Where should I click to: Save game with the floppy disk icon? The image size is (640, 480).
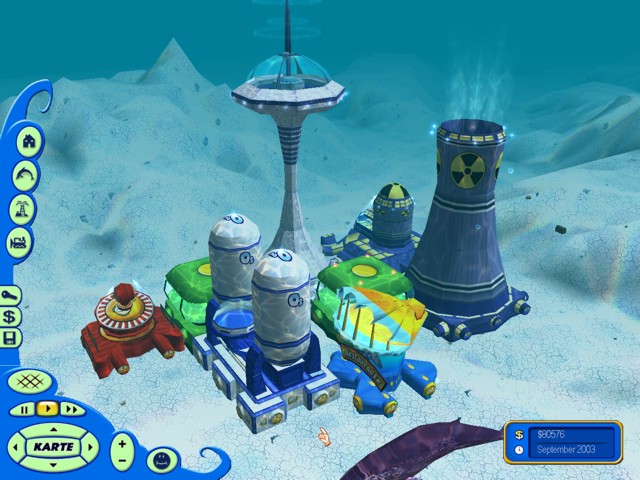(11, 339)
